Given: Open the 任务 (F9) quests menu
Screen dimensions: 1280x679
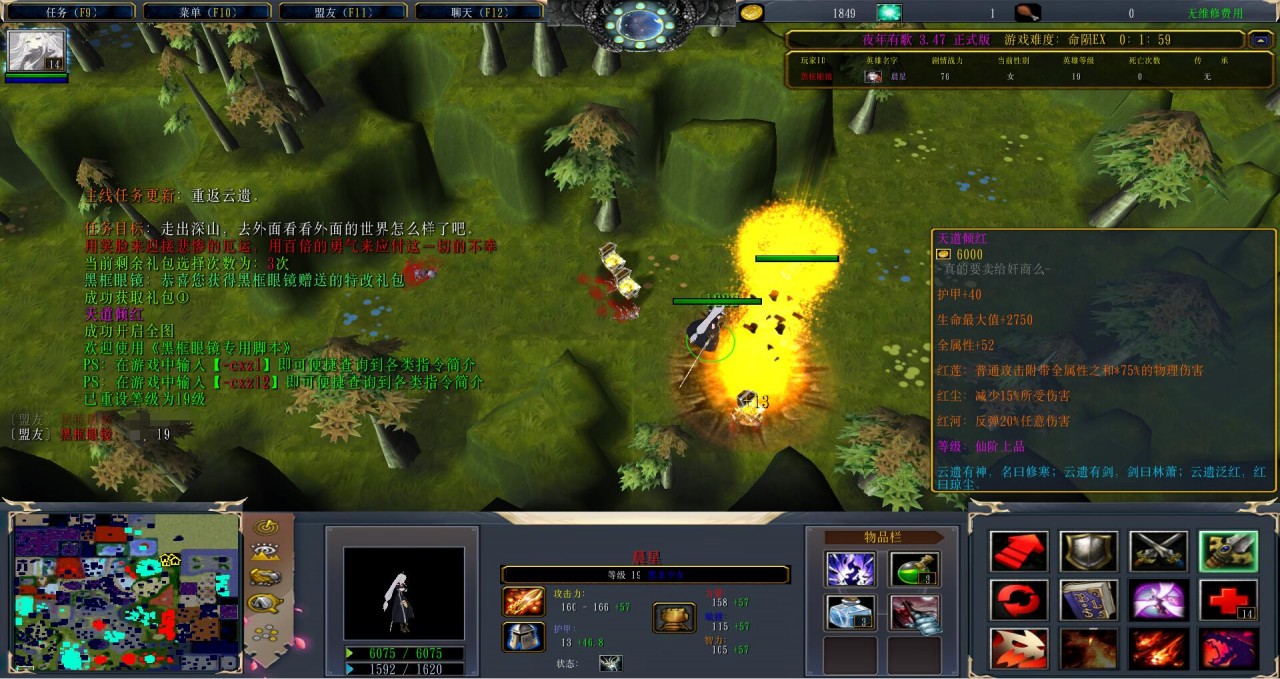Looking at the screenshot, I should 69,12.
